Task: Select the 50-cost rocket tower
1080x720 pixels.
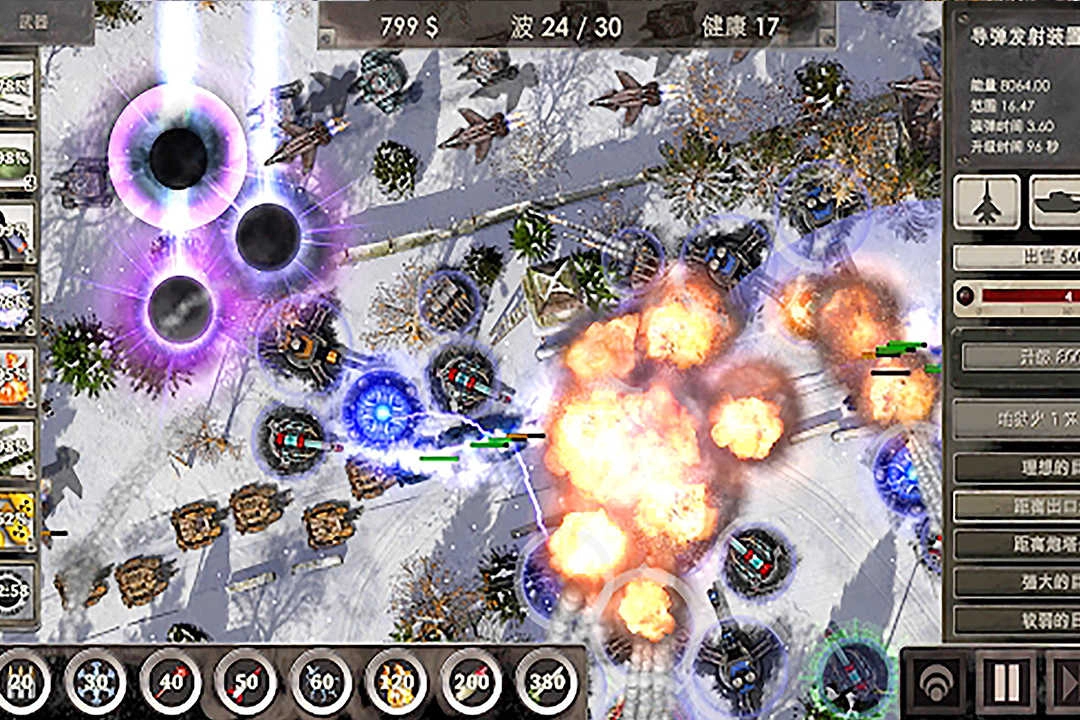Action: click(246, 684)
